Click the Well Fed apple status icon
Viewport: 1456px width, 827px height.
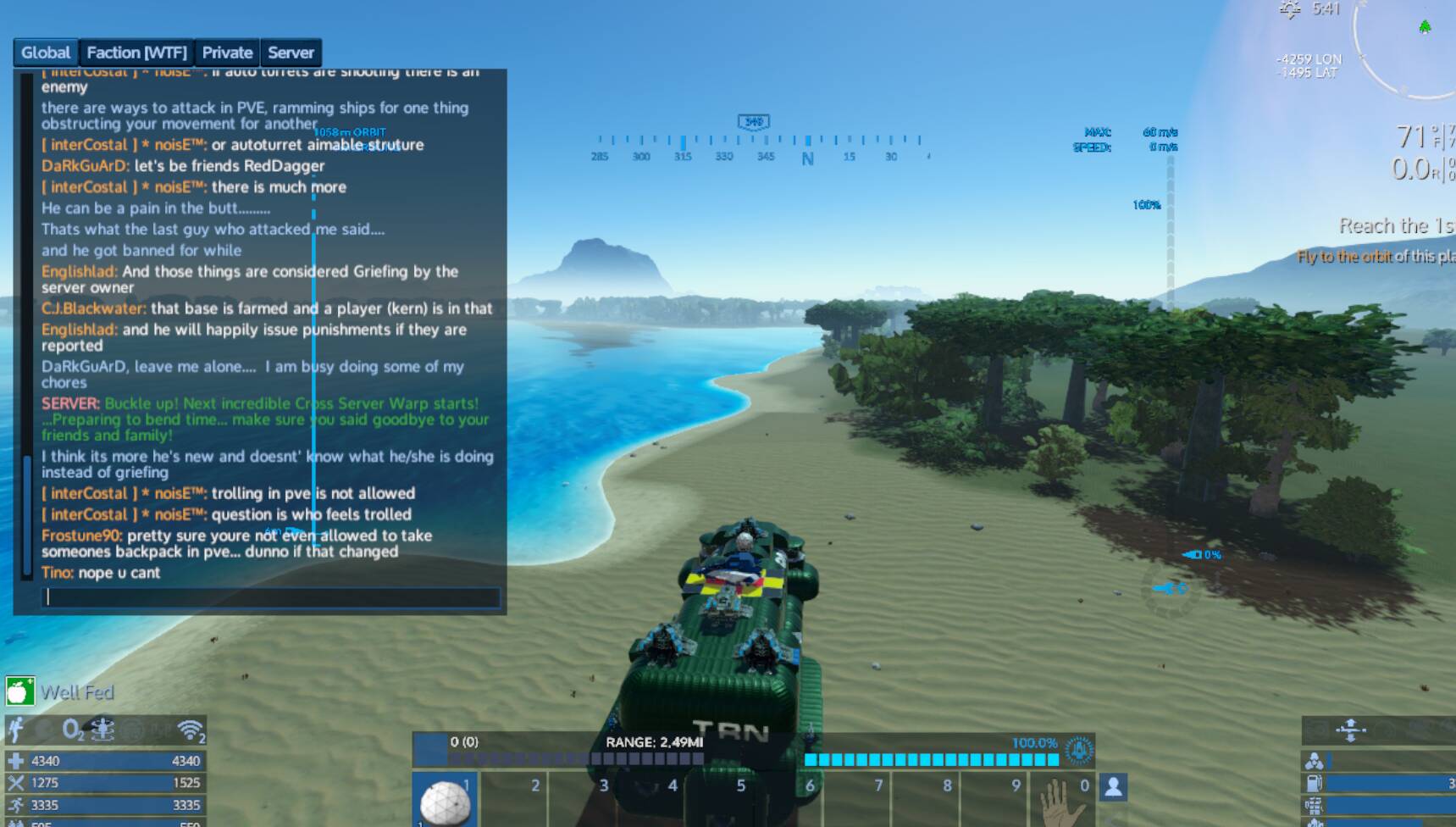pos(19,691)
